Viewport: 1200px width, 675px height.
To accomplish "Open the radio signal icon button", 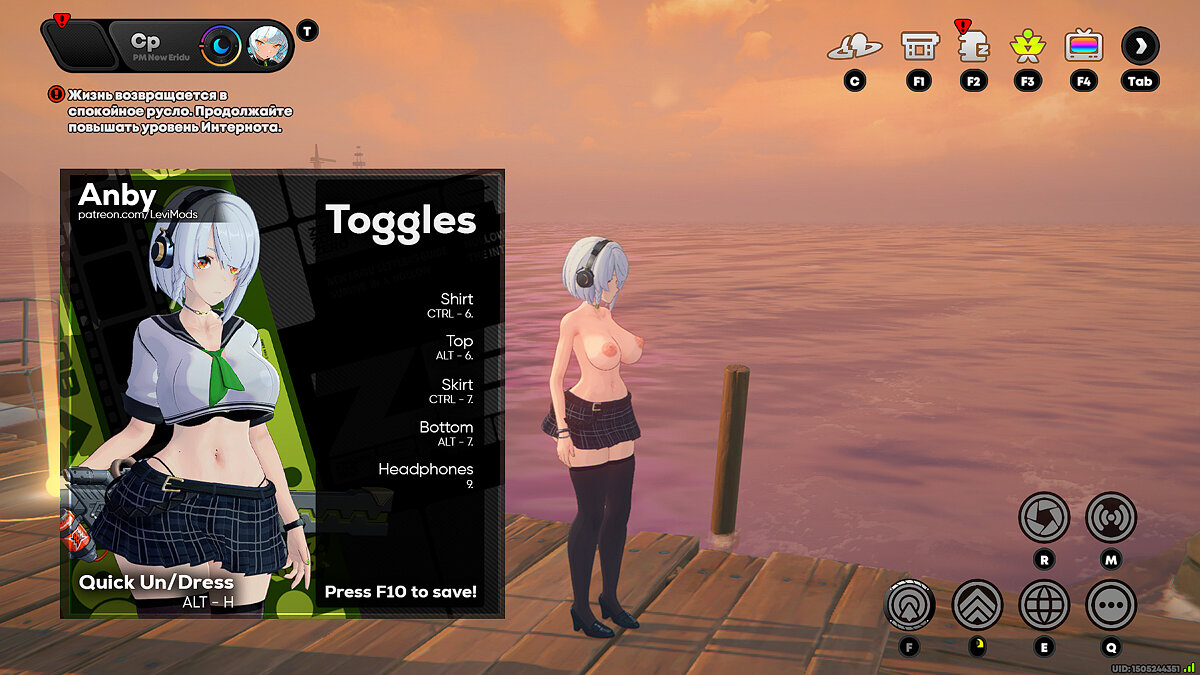I will coord(1110,518).
